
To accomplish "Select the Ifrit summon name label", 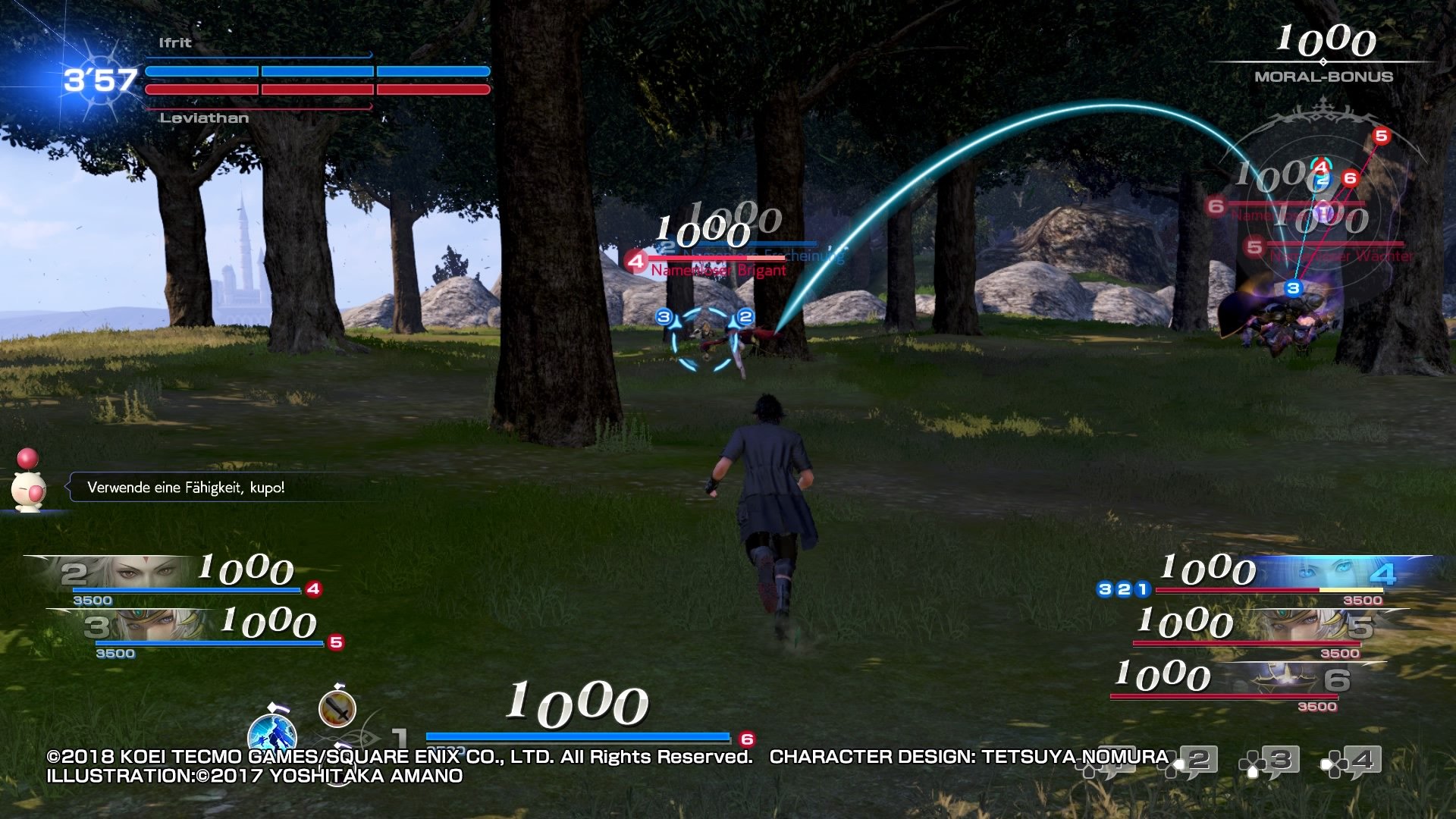I will click(x=173, y=44).
